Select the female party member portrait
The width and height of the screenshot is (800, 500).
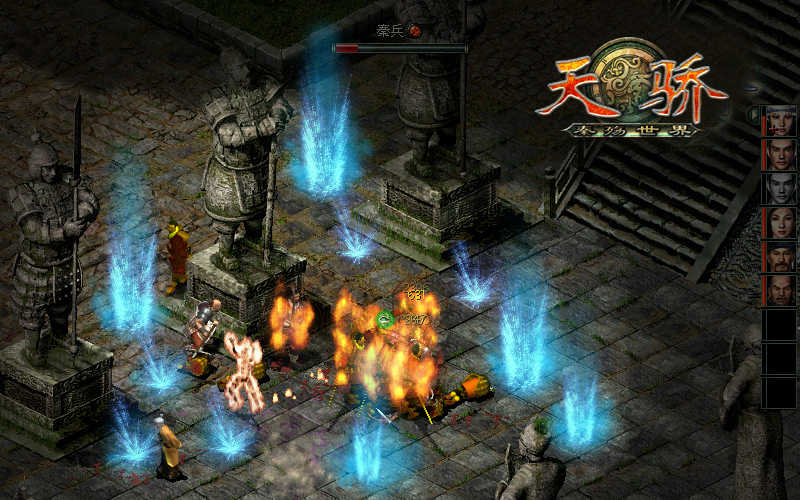tap(779, 223)
